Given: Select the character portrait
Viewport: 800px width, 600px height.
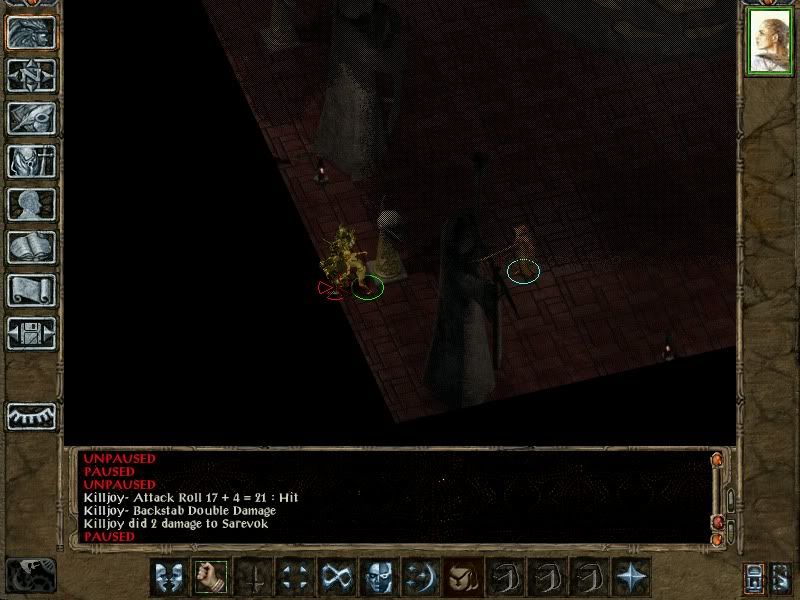Looking at the screenshot, I should point(768,43).
